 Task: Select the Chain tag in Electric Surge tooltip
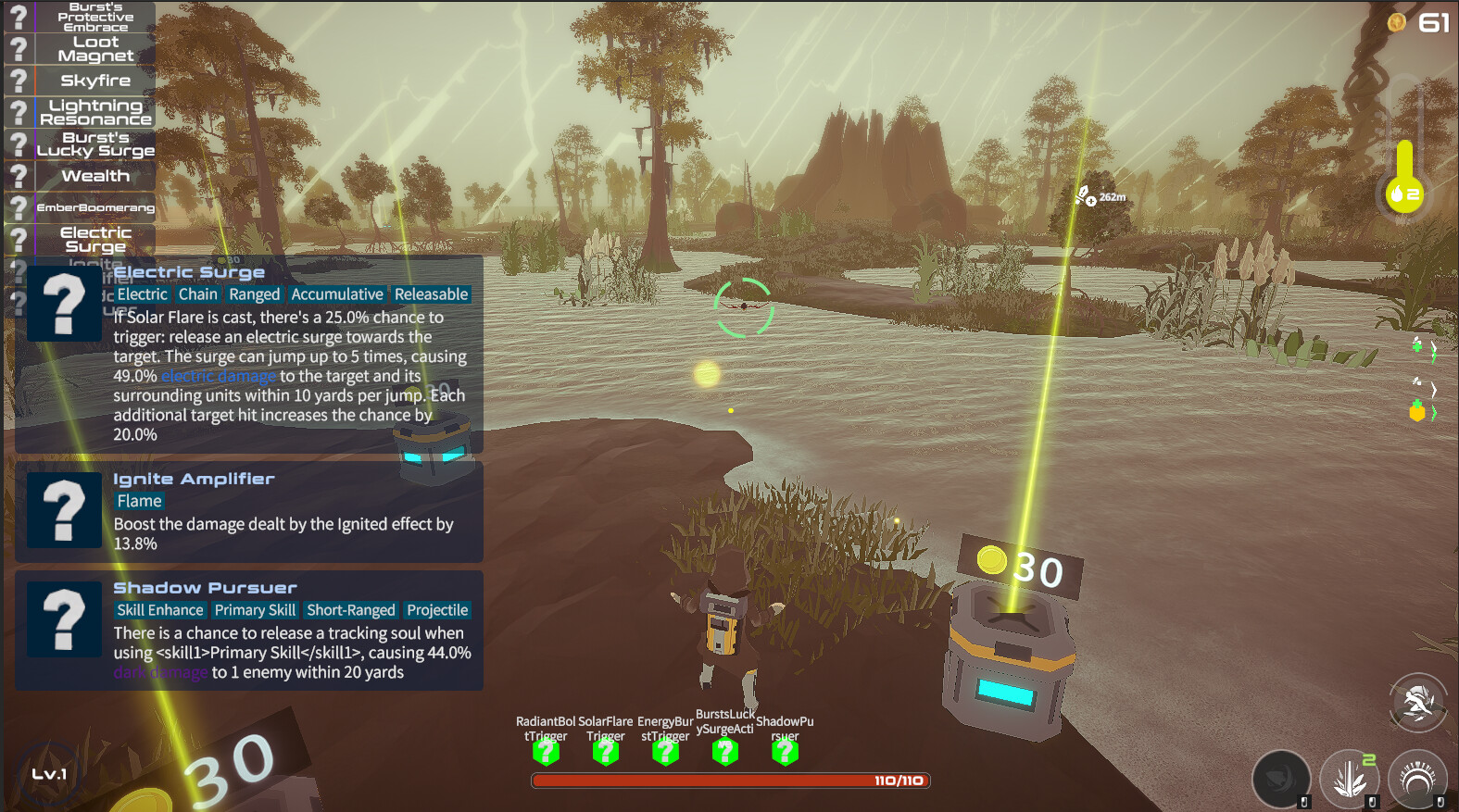tap(198, 294)
